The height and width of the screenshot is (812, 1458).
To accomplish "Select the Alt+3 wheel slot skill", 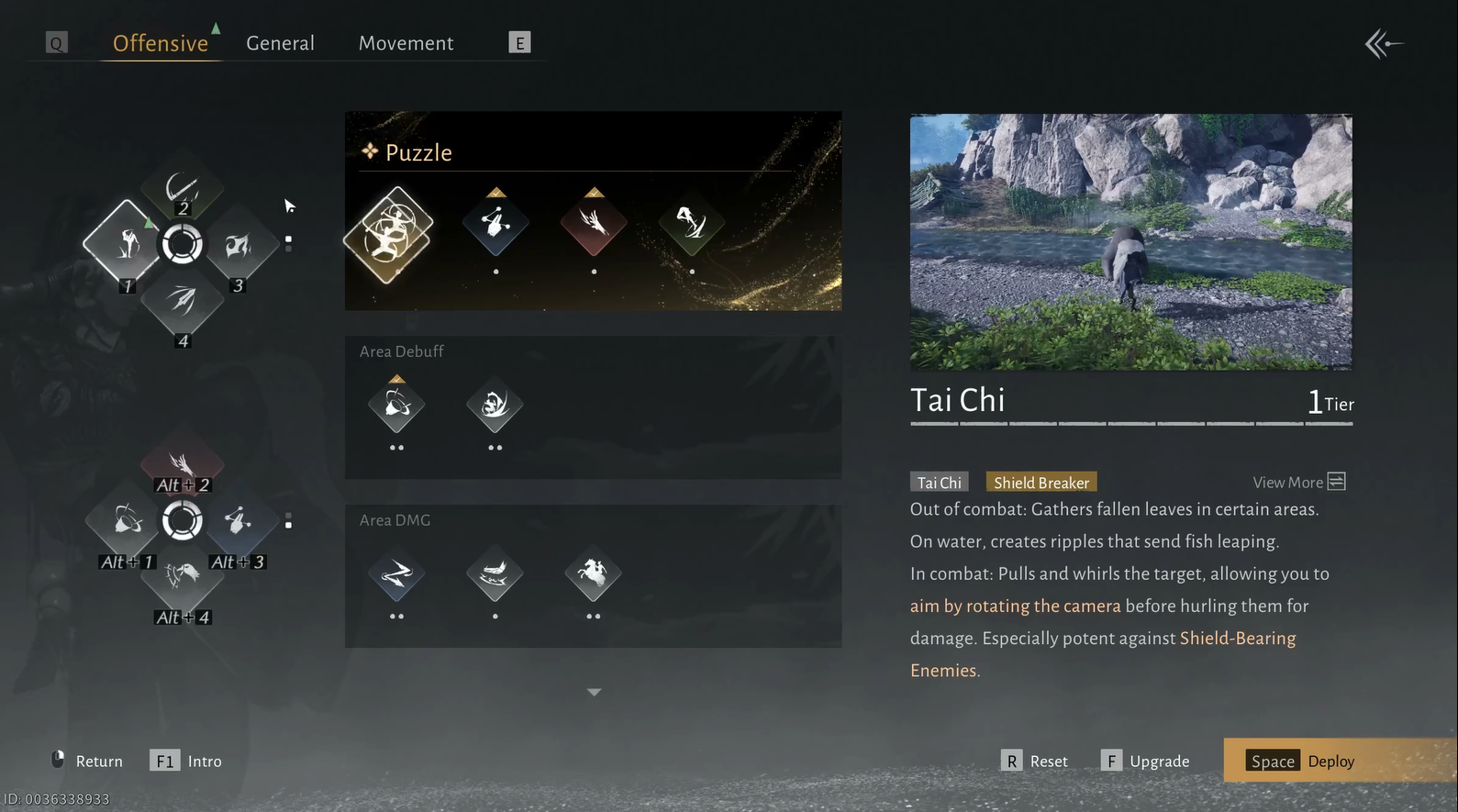I will pos(238,522).
